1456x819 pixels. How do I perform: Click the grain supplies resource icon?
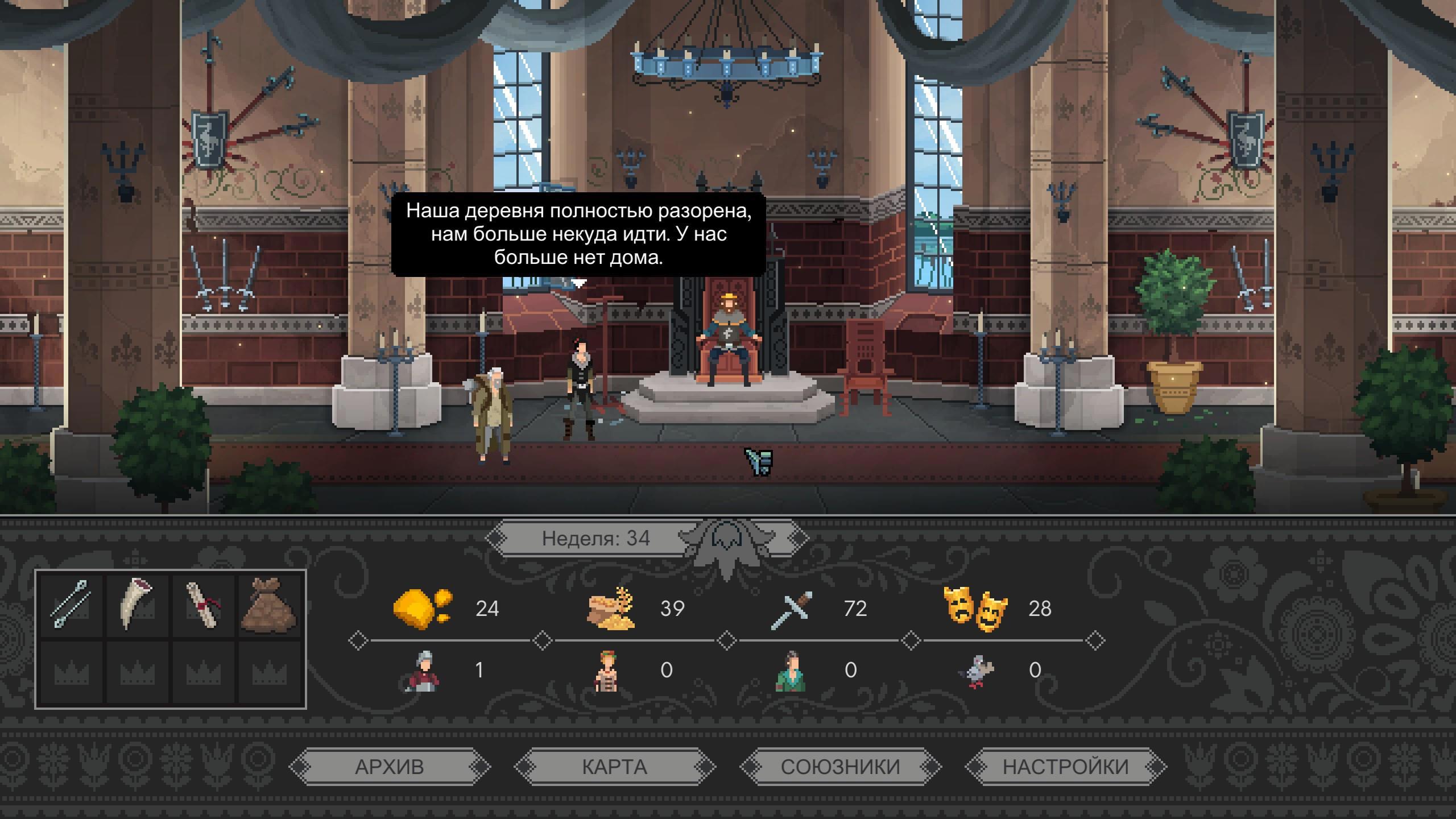coord(611,609)
